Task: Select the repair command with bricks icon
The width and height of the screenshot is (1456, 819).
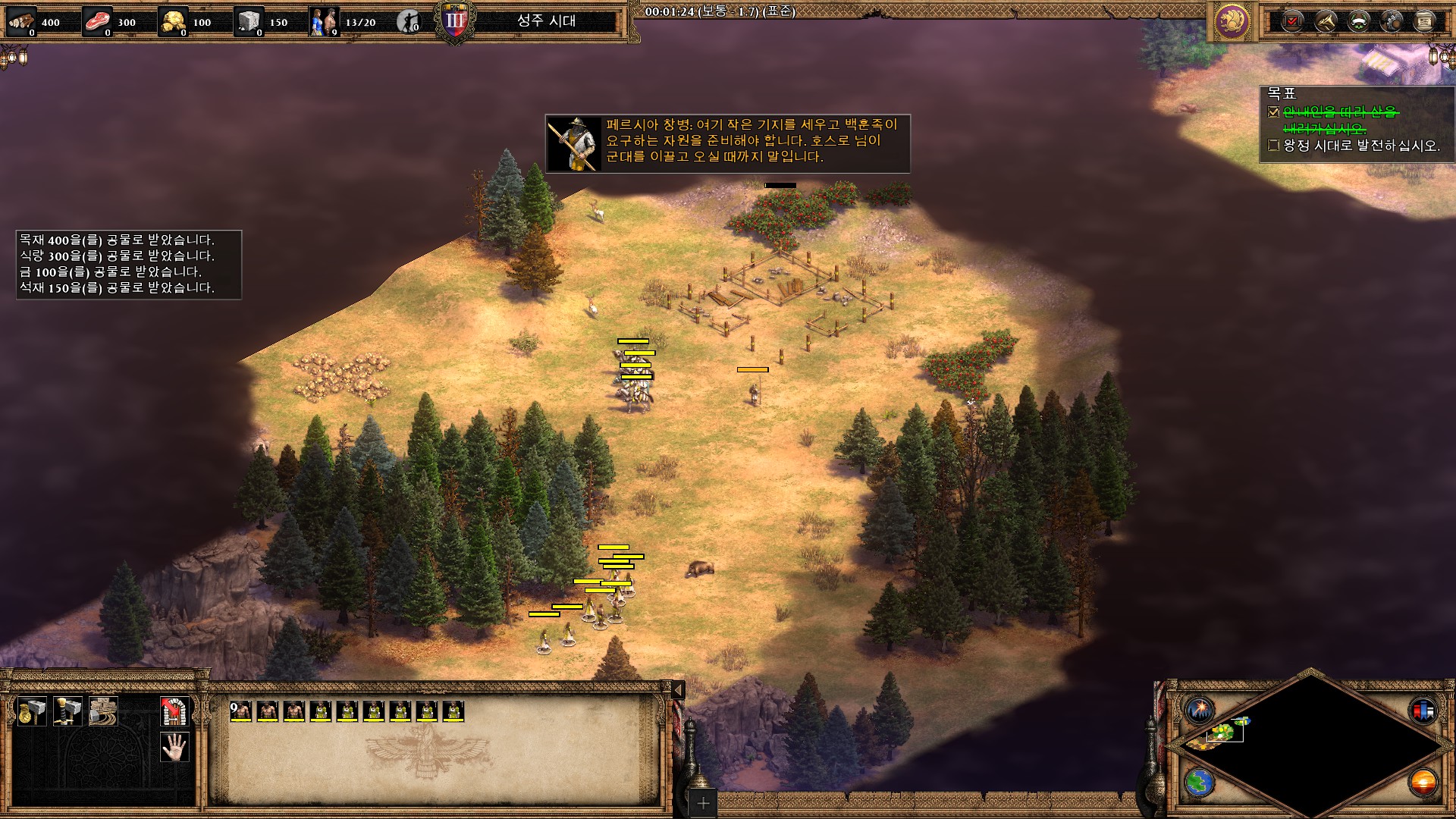Action: coord(103,711)
